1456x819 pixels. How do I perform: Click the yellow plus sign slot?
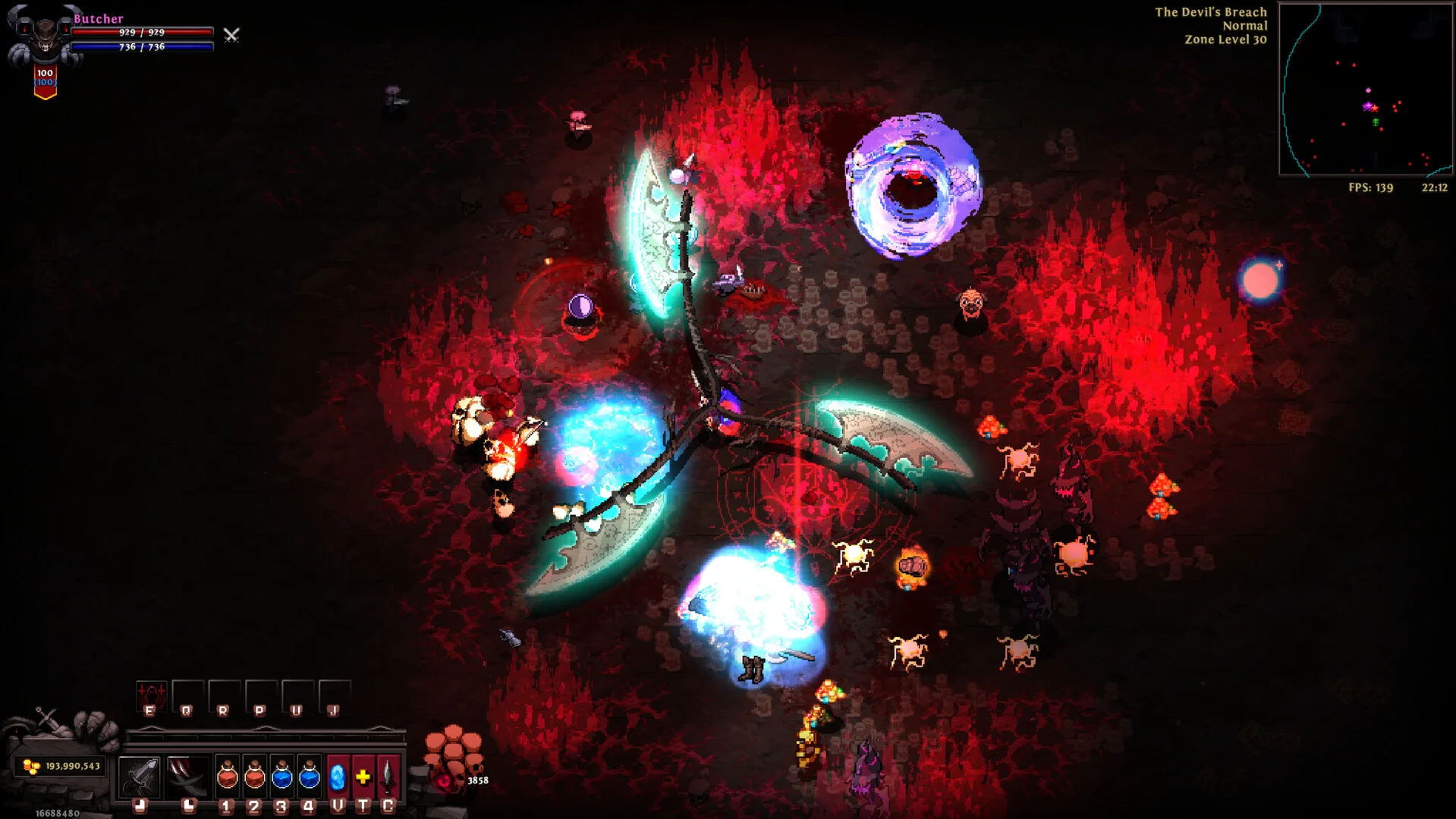click(x=363, y=776)
